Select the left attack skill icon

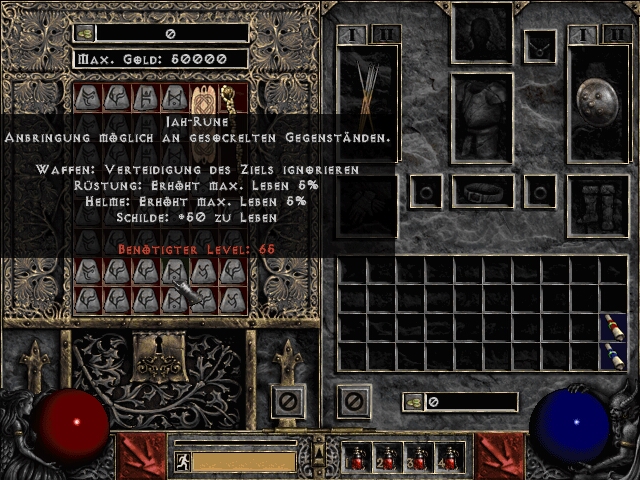[x=140, y=455]
